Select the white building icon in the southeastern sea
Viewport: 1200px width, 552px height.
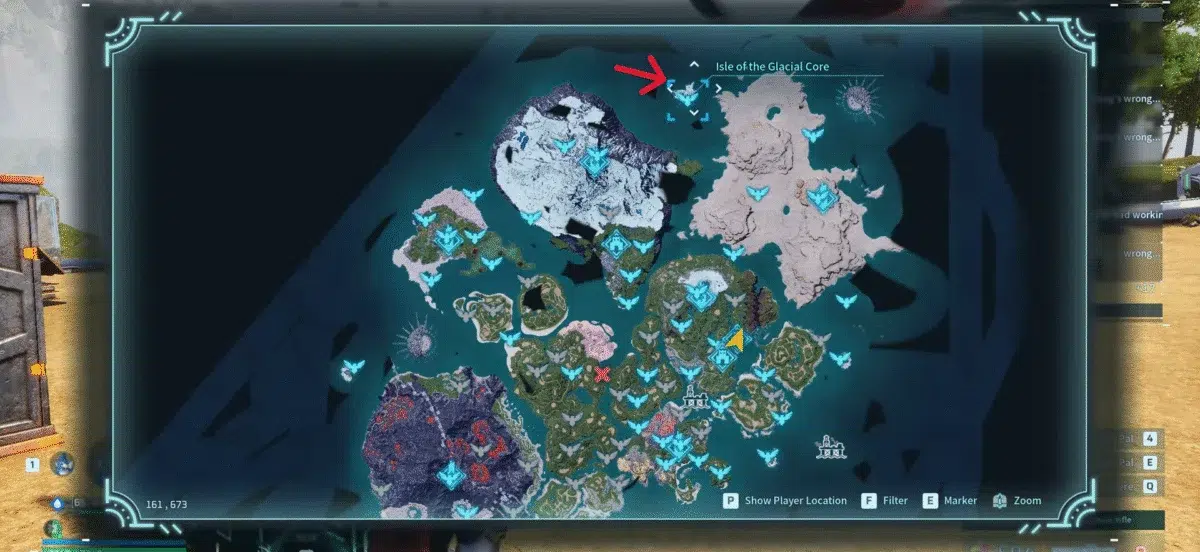coord(827,445)
